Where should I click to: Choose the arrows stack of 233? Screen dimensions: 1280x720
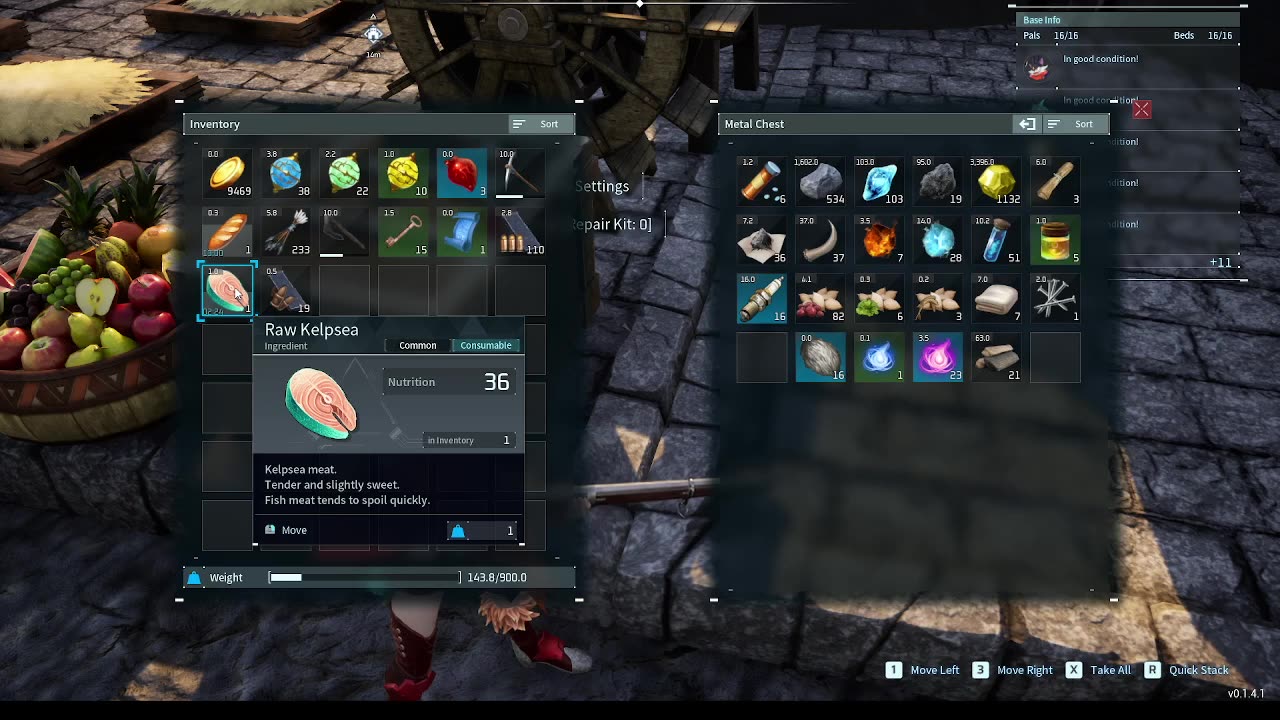[286, 232]
